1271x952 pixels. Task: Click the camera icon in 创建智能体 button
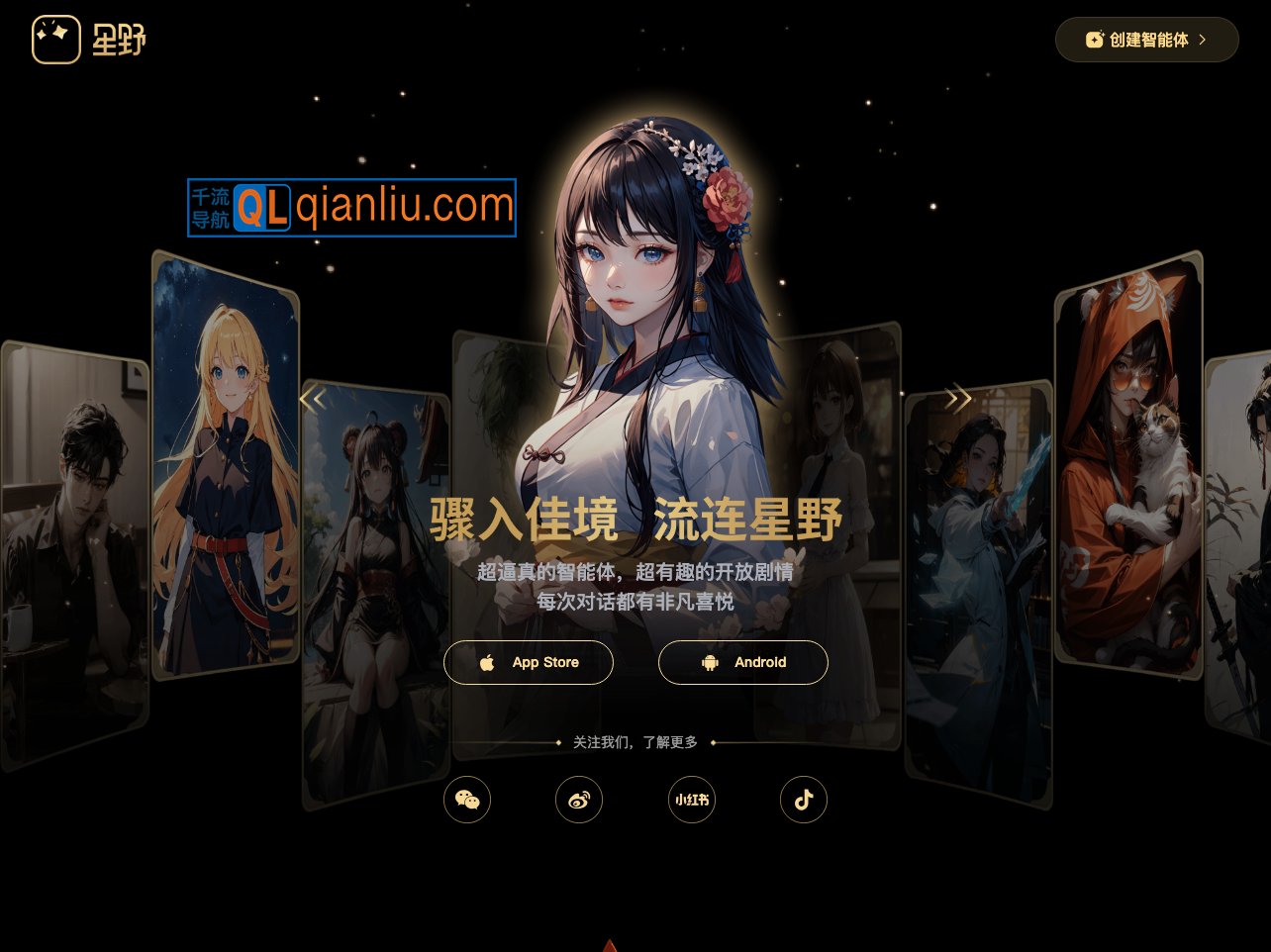pyautogui.click(x=1094, y=39)
